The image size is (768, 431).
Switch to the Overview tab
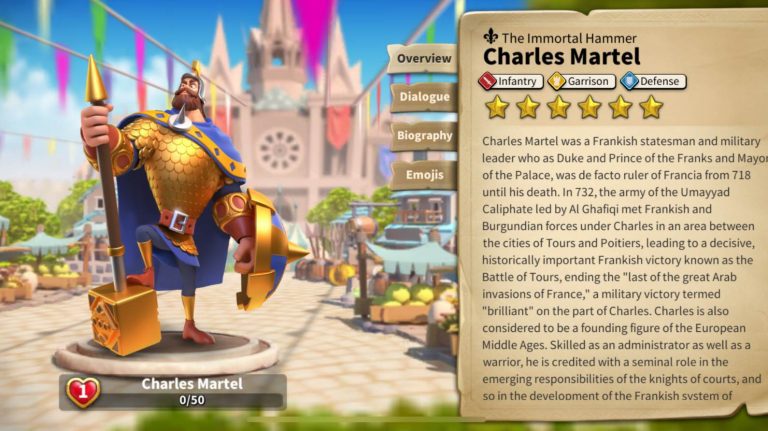[x=423, y=58]
